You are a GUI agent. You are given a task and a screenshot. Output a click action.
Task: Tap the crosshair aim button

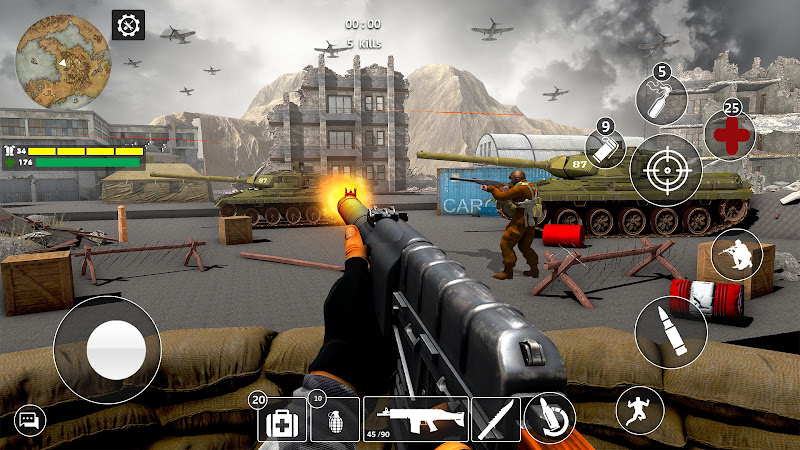pyautogui.click(x=666, y=169)
